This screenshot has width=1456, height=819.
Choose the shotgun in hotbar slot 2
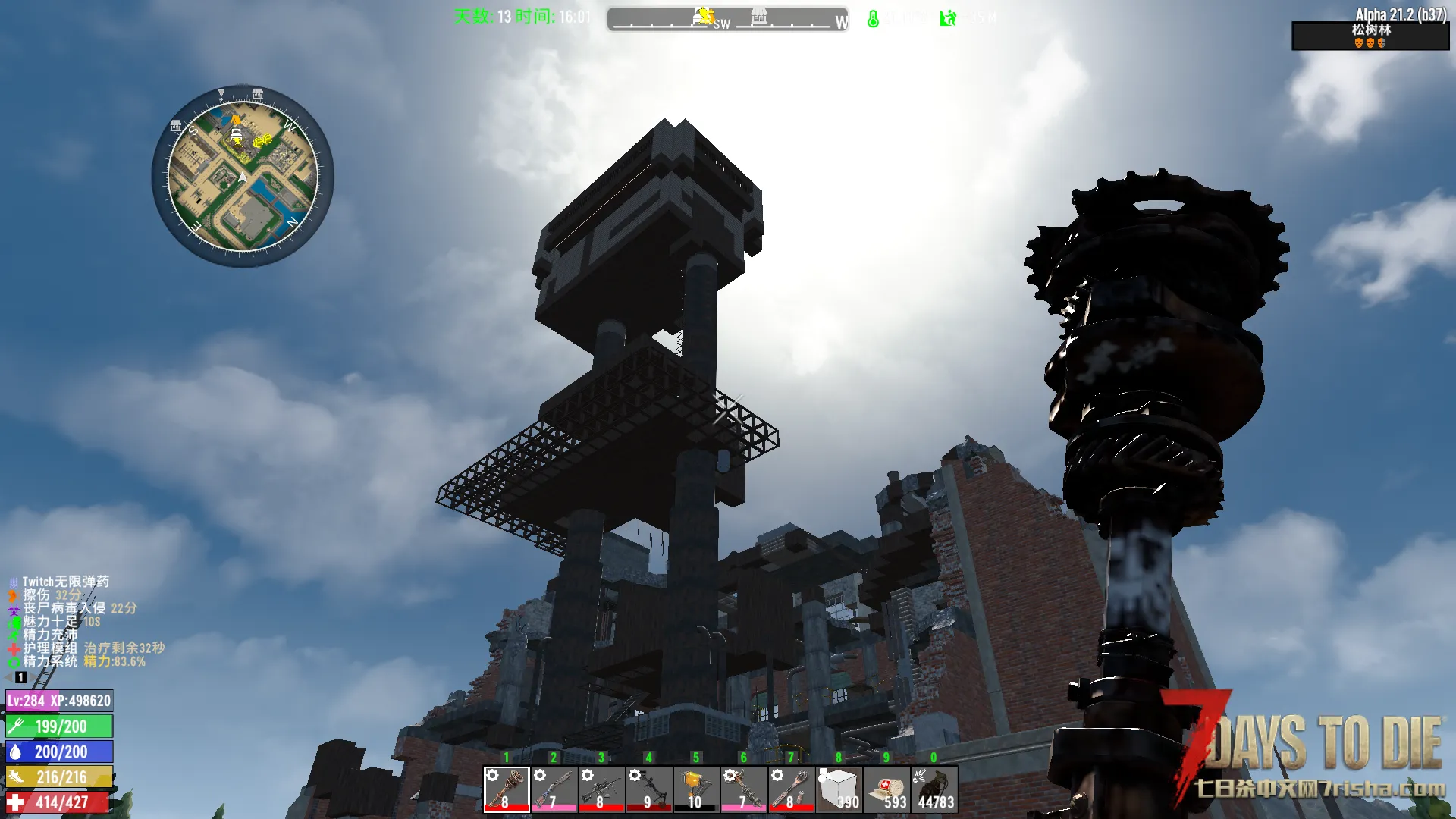[x=554, y=789]
